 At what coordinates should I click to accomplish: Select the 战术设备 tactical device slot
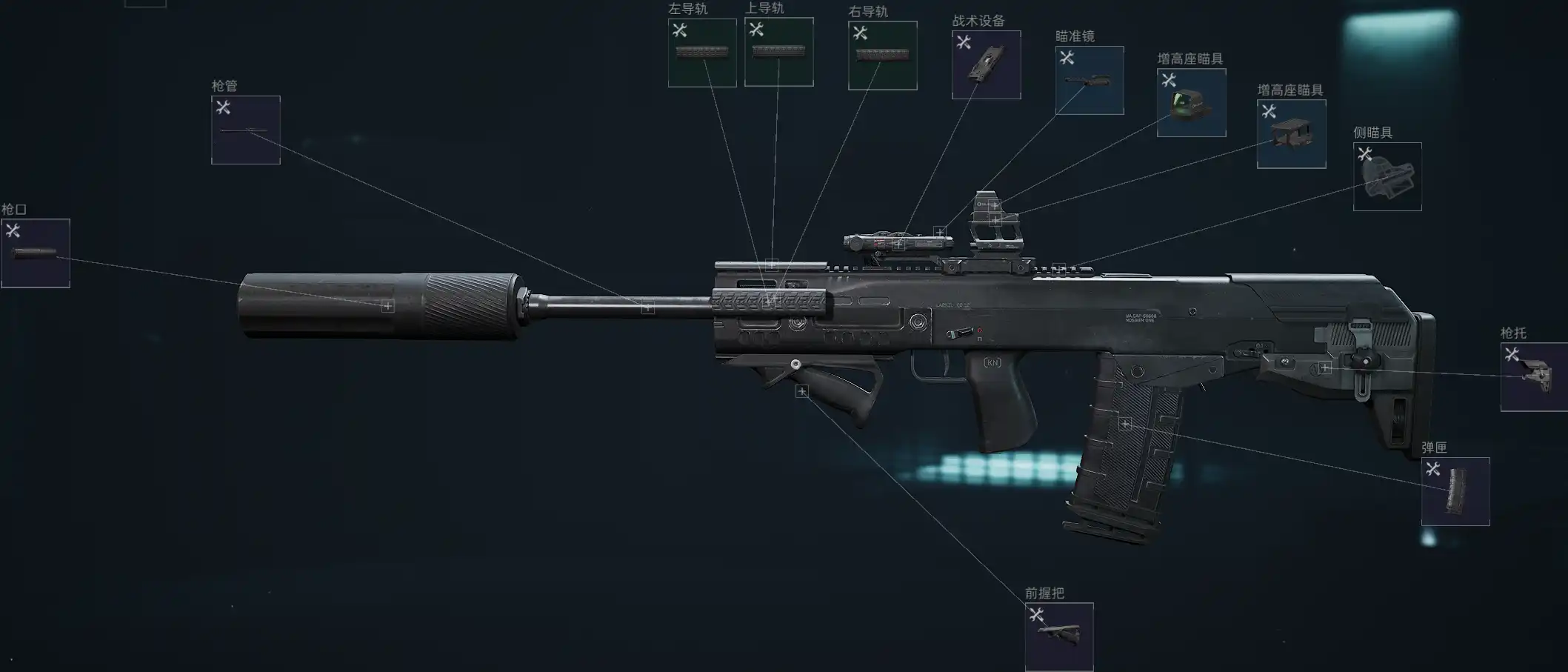986,65
